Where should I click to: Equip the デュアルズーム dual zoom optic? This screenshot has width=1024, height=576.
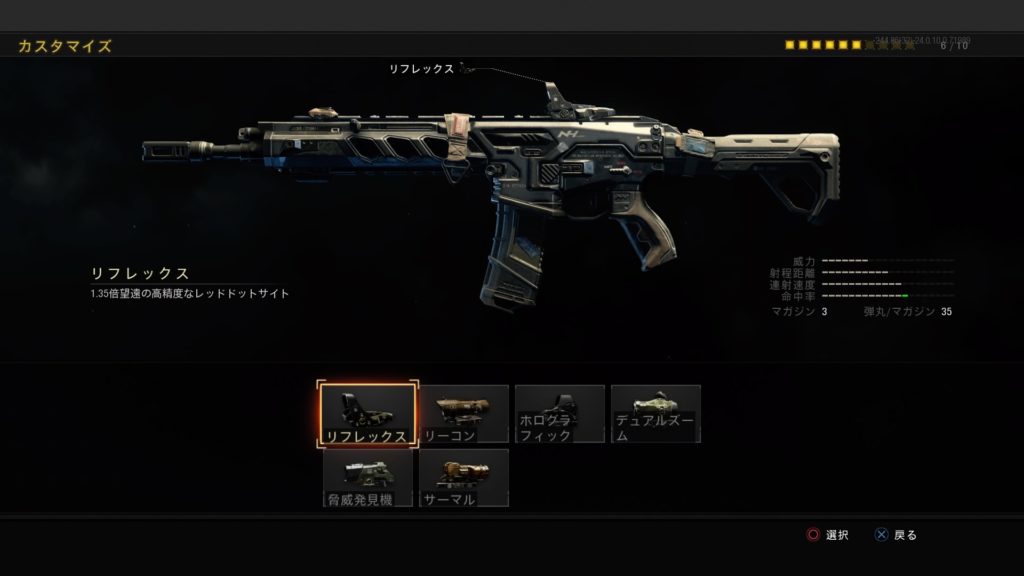click(x=656, y=414)
